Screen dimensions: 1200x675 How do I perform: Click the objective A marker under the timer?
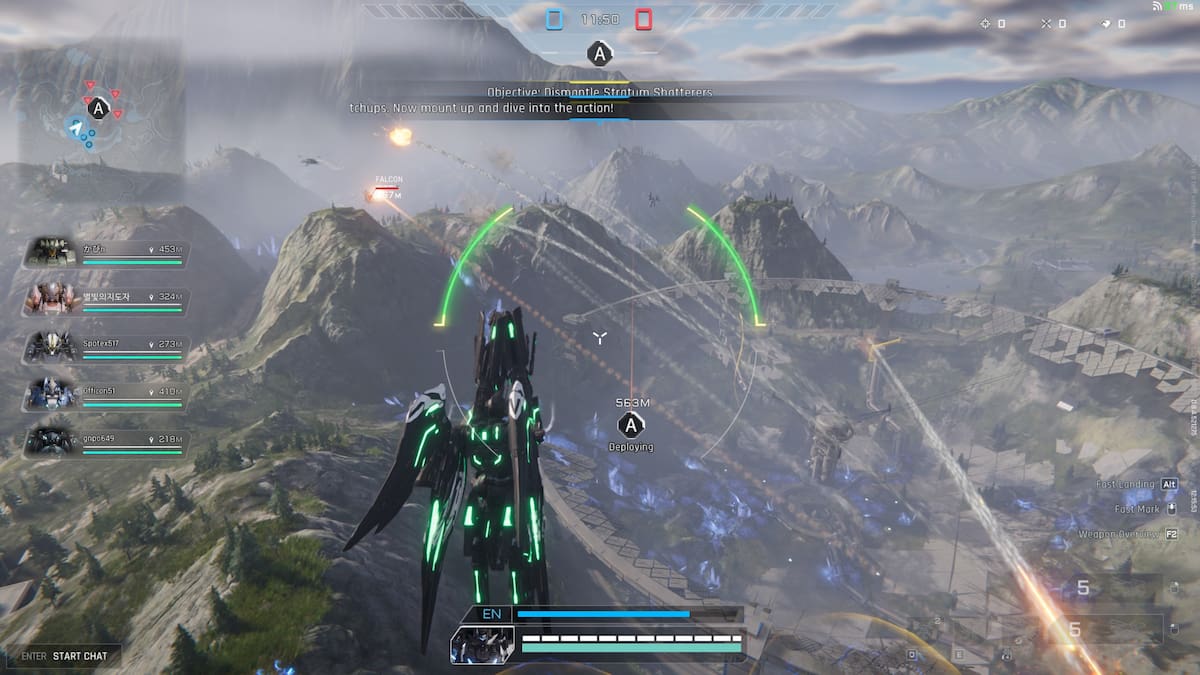[599, 54]
